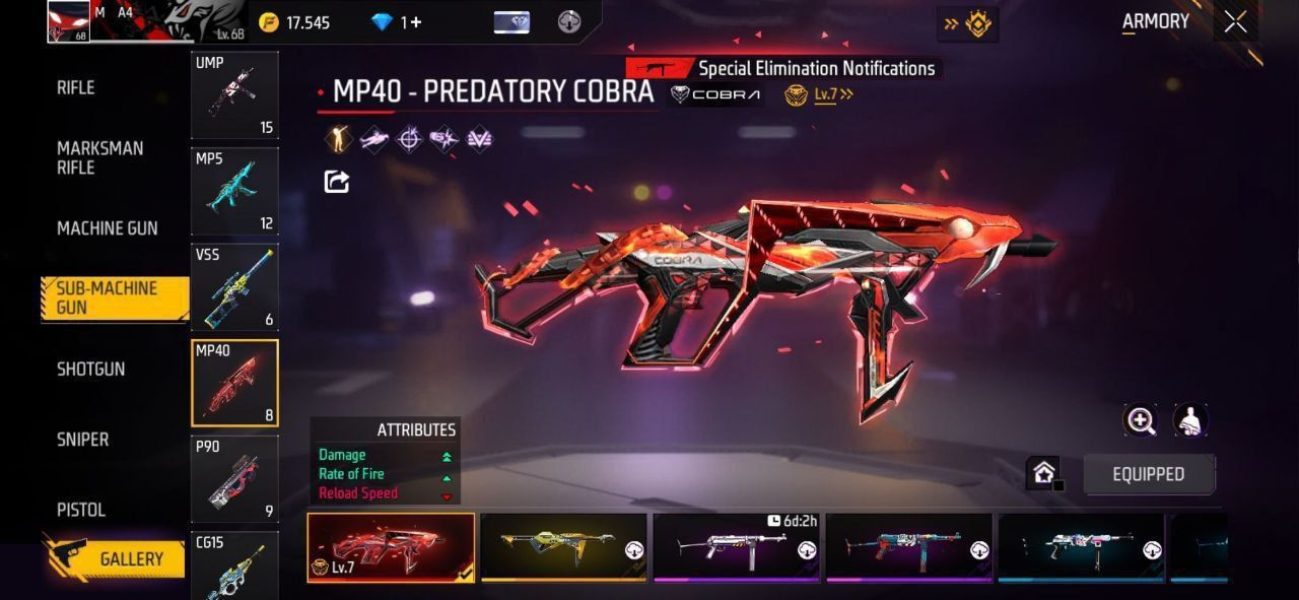
Task: Open the magnifier zoom view of the skin
Action: 1141,421
